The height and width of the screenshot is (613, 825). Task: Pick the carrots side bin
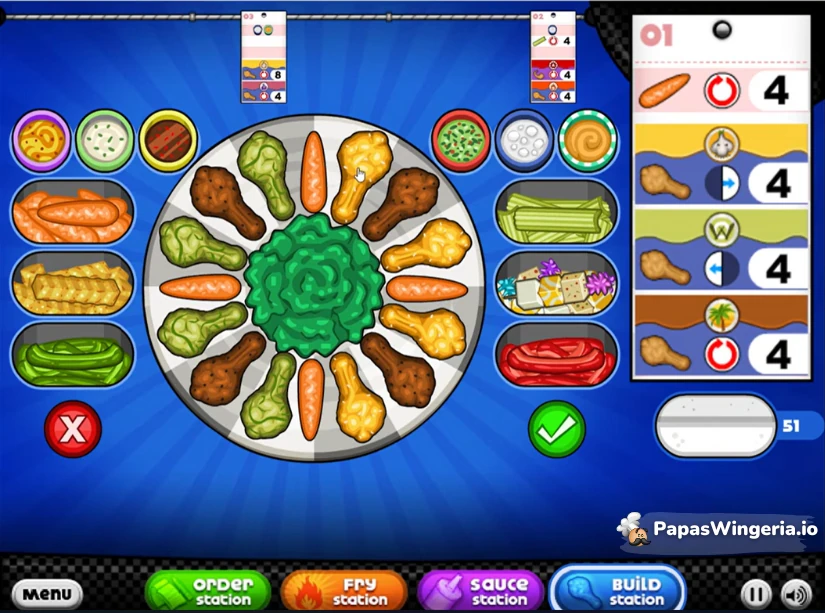click(x=72, y=212)
